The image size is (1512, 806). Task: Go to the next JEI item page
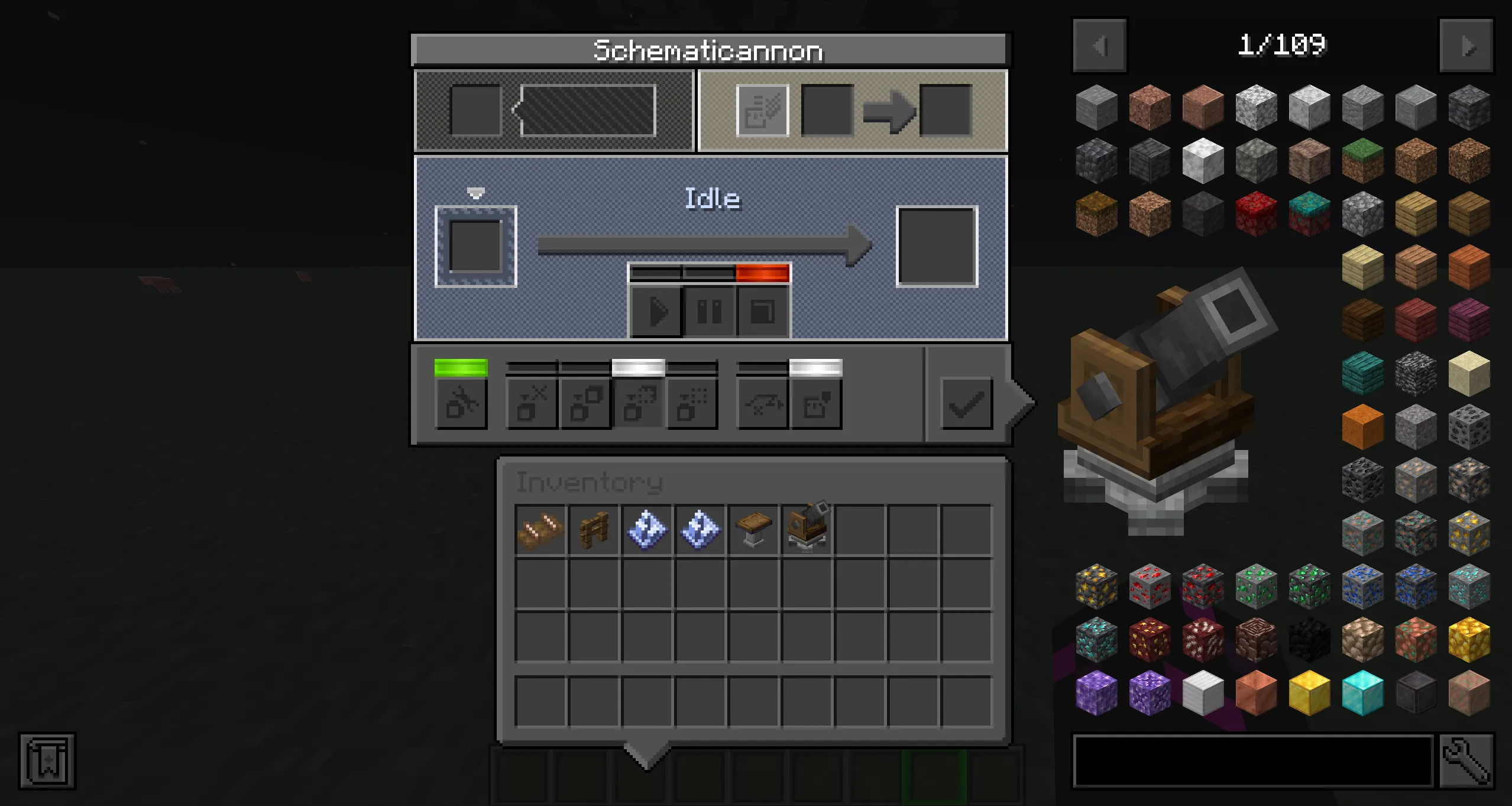[1466, 46]
